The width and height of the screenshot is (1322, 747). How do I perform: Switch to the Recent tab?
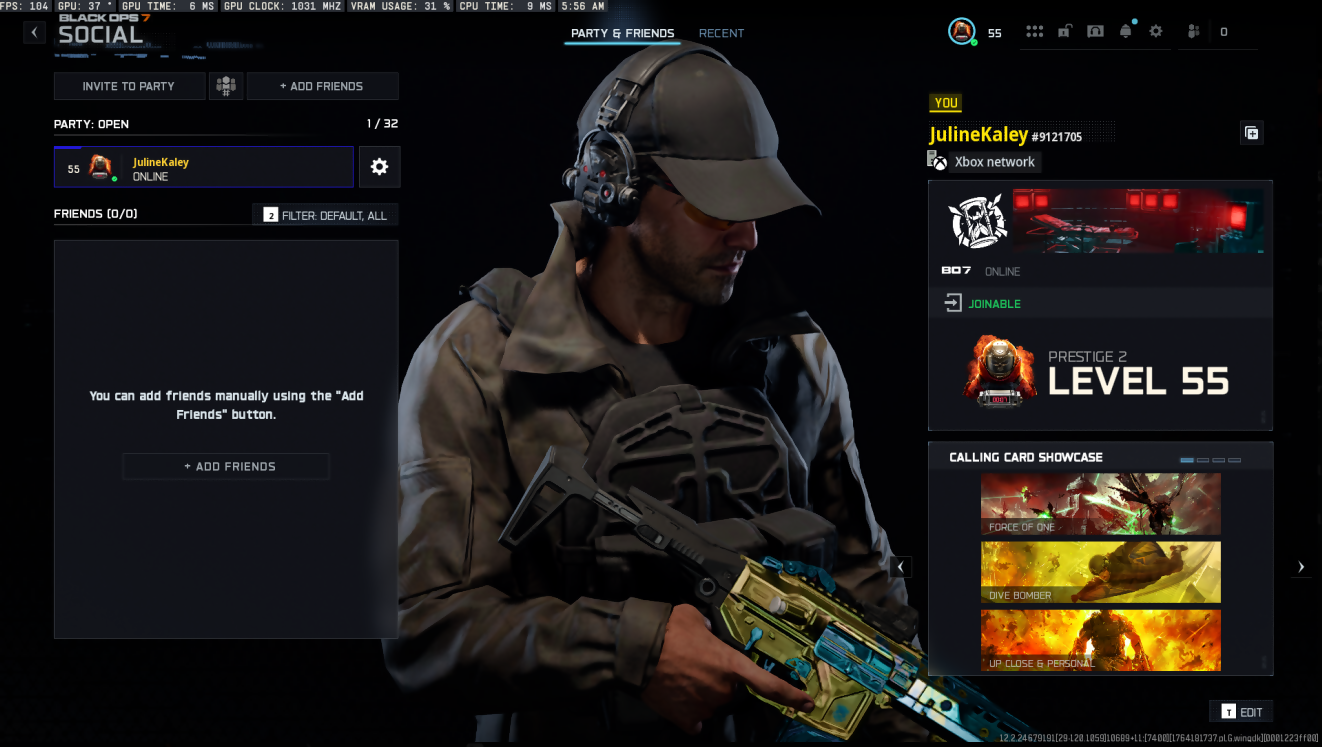(721, 33)
